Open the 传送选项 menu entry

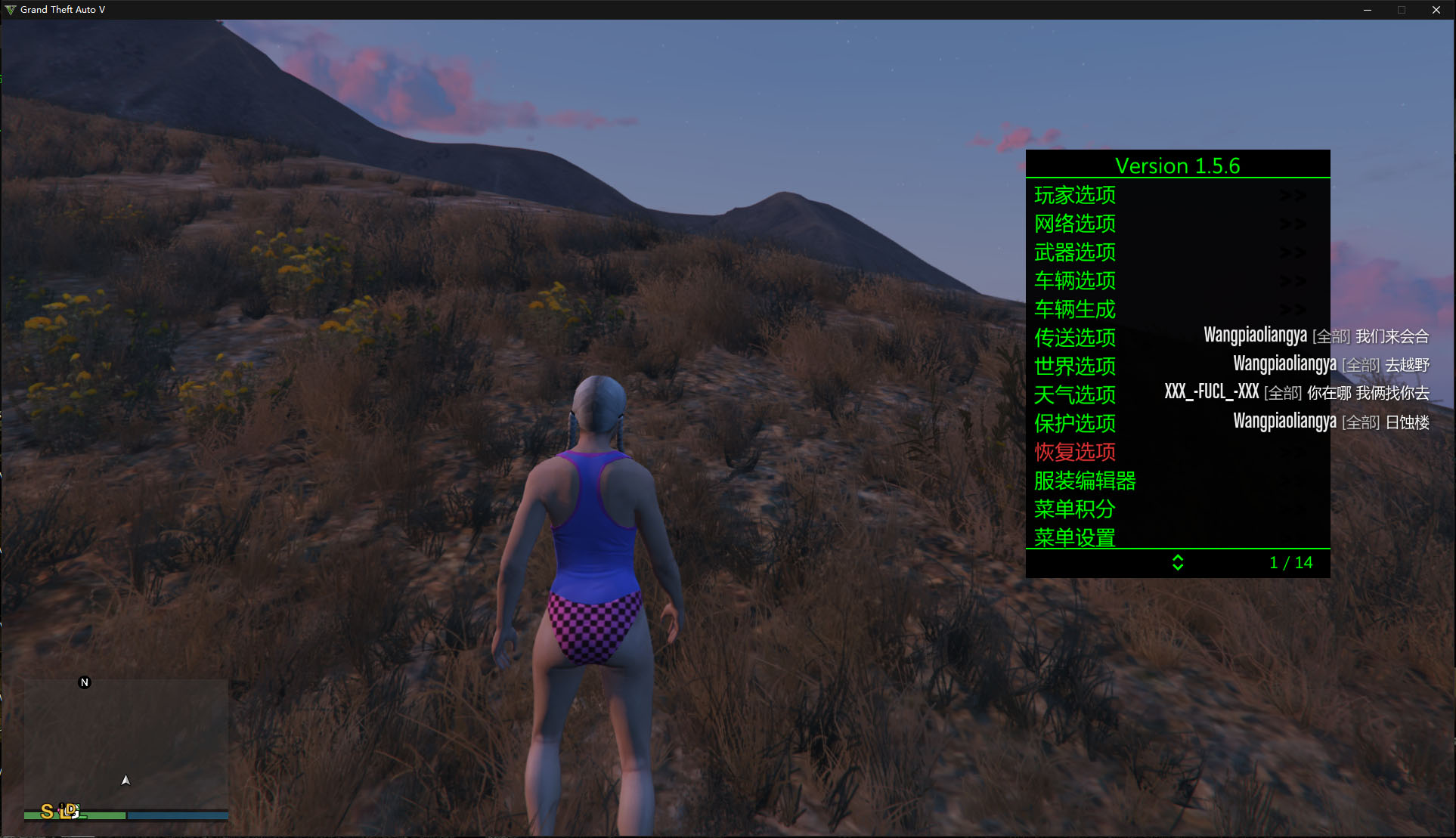click(x=1074, y=339)
